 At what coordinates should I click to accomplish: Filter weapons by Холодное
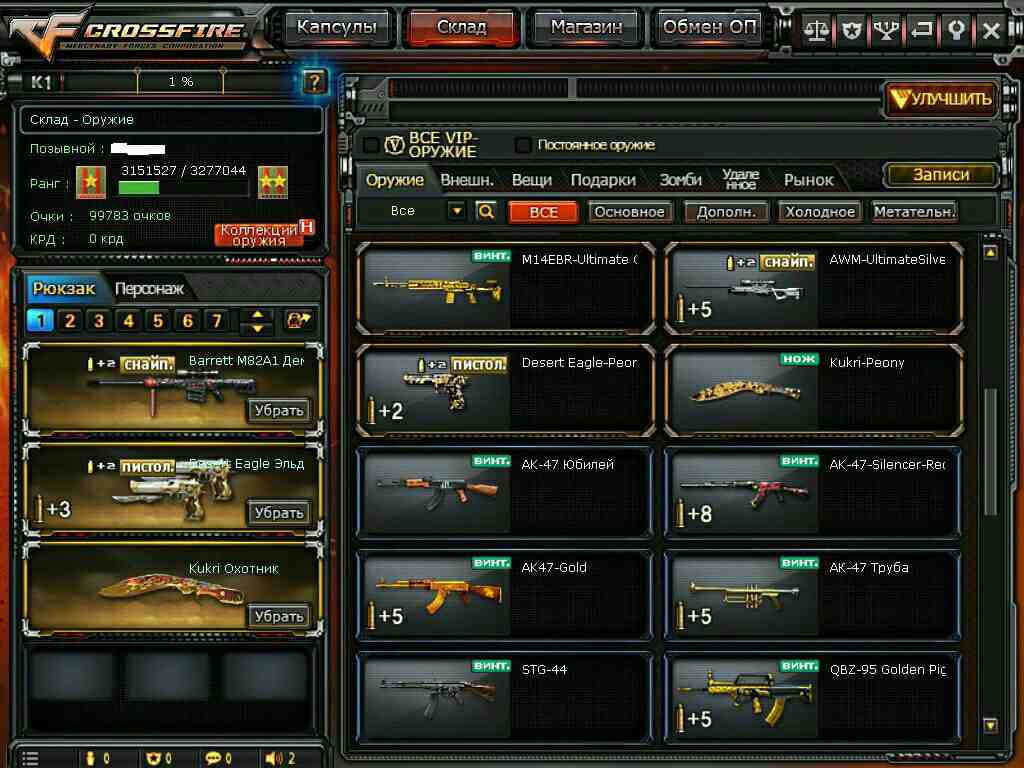click(x=820, y=212)
